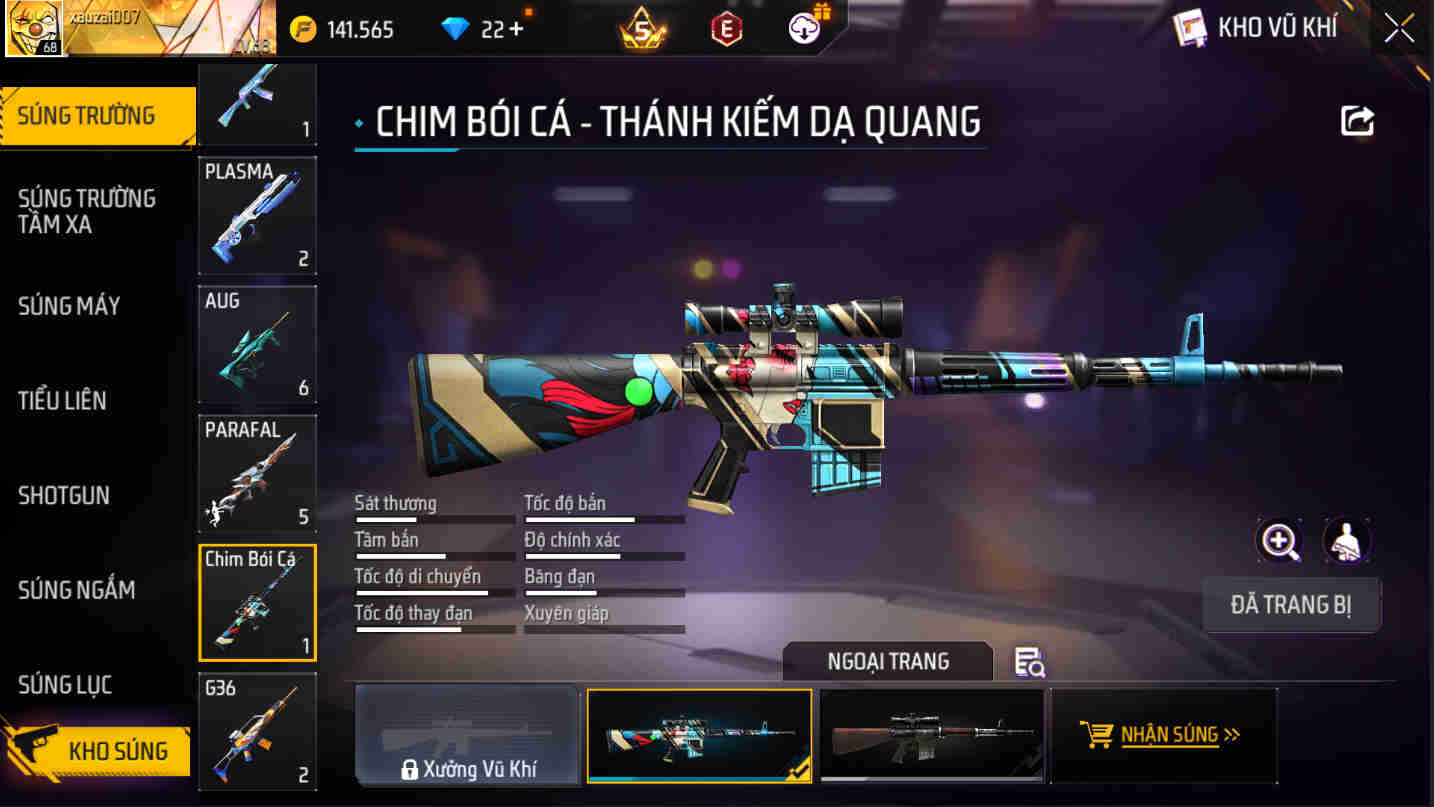This screenshot has width=1434, height=807.
Task: Switch to the NGOẠI TRANG tab
Action: tap(887, 660)
